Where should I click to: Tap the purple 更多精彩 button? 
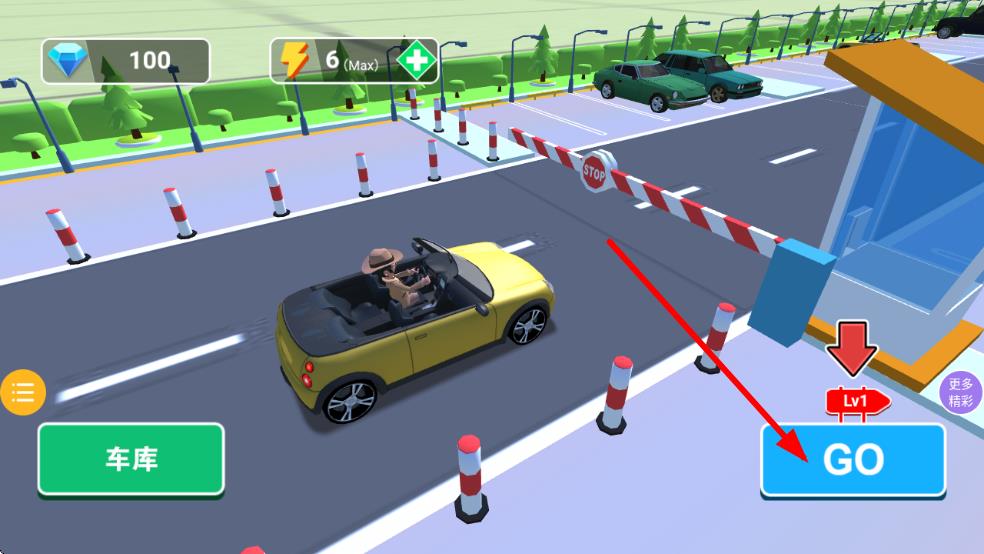click(960, 393)
